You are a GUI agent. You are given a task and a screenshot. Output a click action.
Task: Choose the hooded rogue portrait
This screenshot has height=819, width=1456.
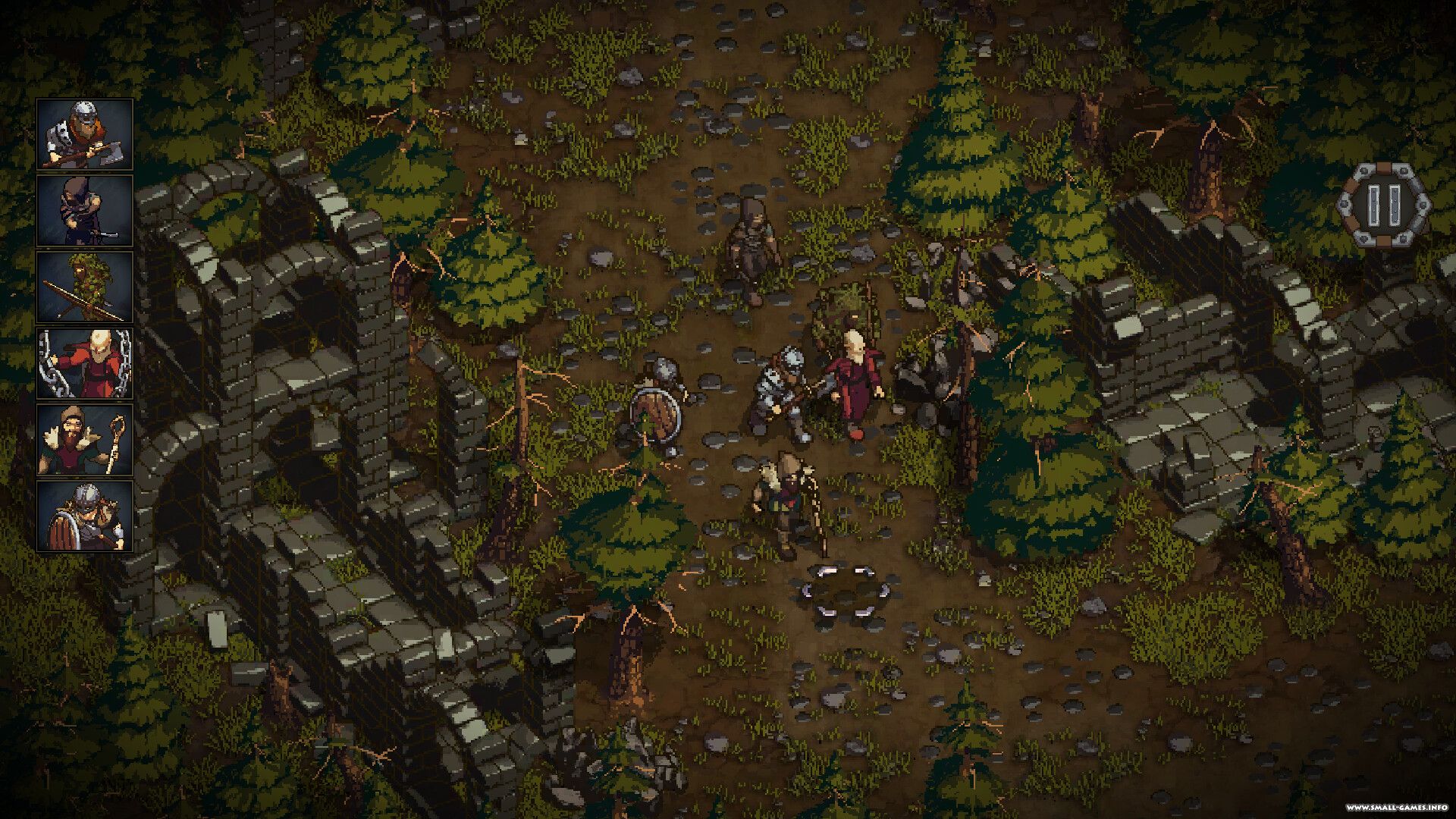tap(85, 211)
